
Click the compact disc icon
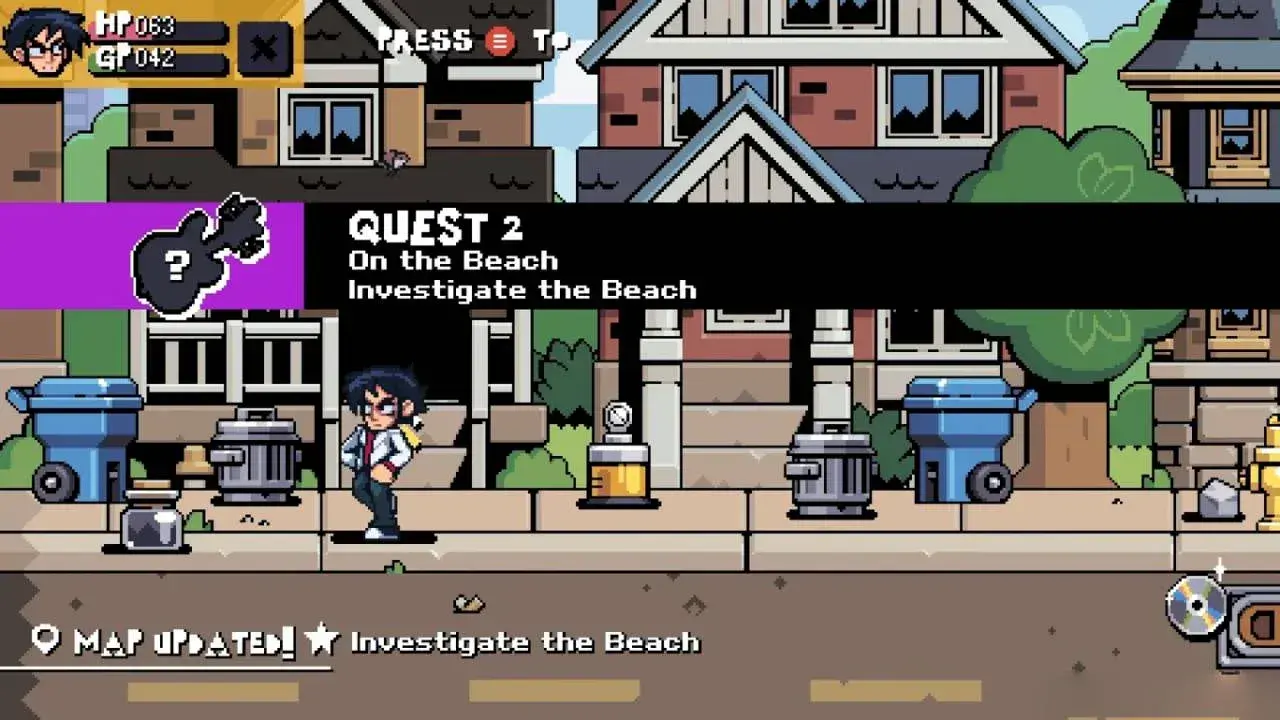[1197, 605]
